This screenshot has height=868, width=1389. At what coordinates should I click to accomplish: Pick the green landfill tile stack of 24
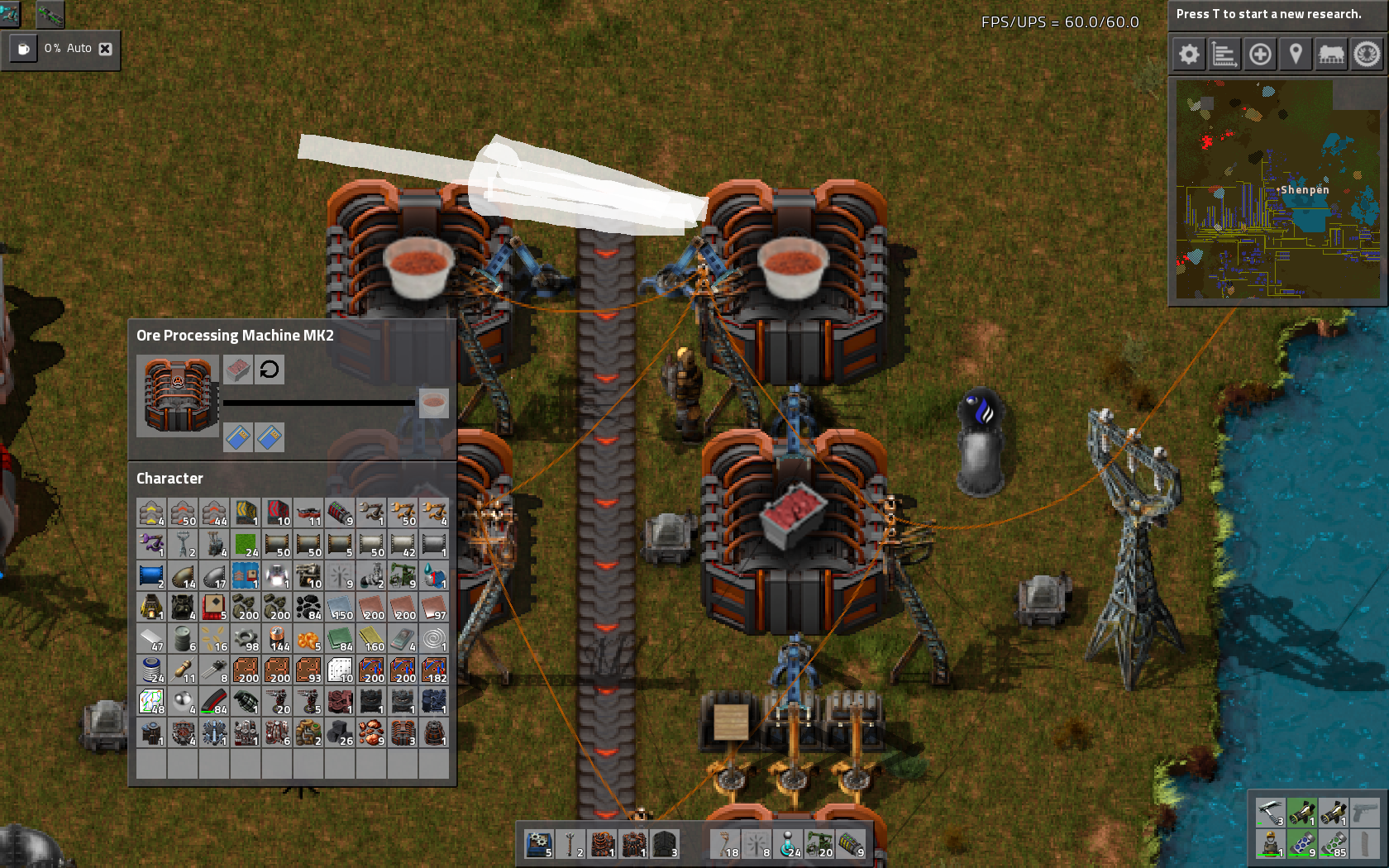pyautogui.click(x=246, y=544)
